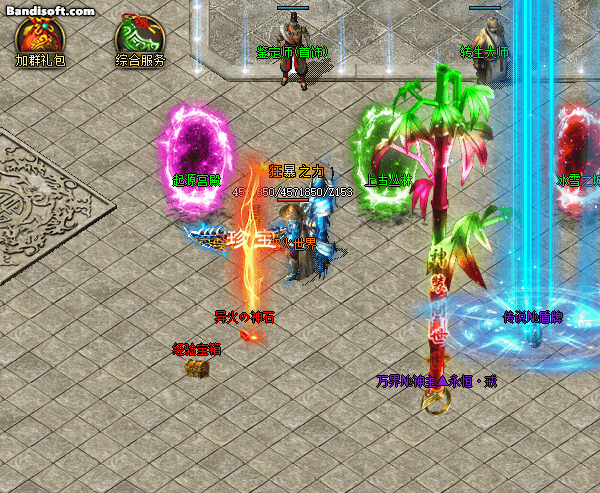Viewport: 600px width, 493px height.
Task: Open the 加群礼包 gift pack icon
Action: pos(39,36)
